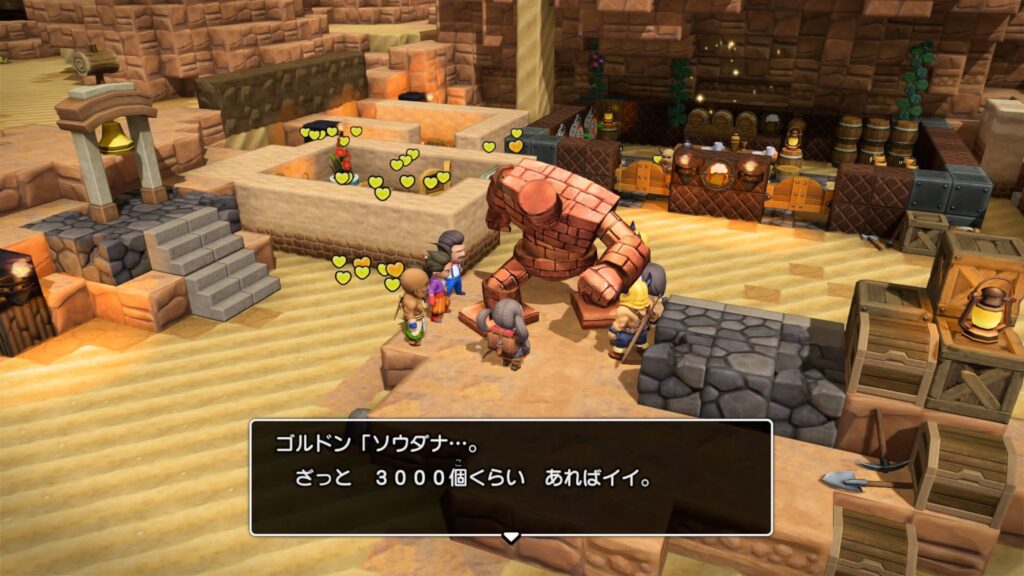Advance ゴルドン's dialogue message box
1024x576 pixels.
[x=510, y=476]
